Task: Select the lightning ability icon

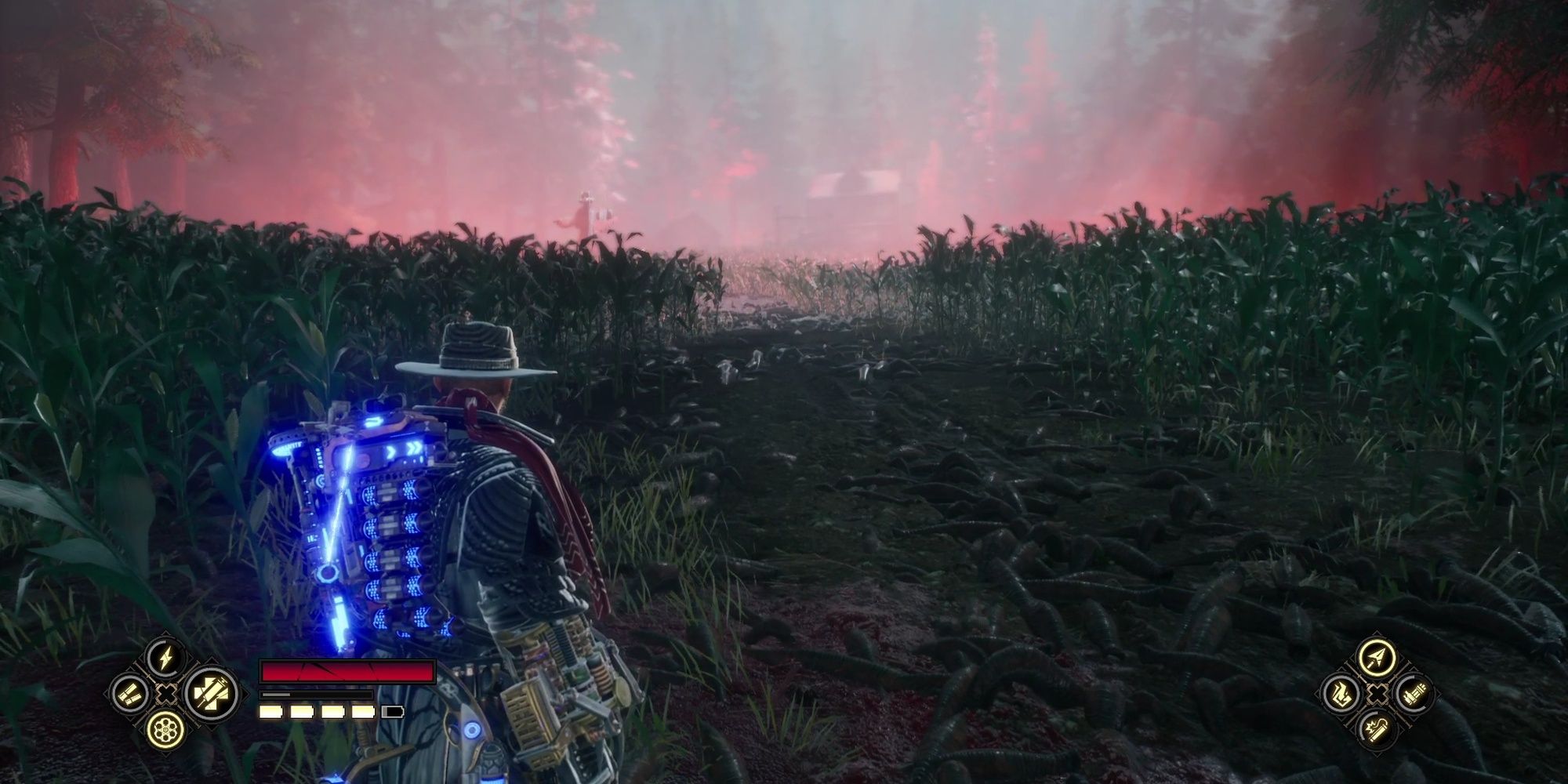Action: (x=165, y=657)
